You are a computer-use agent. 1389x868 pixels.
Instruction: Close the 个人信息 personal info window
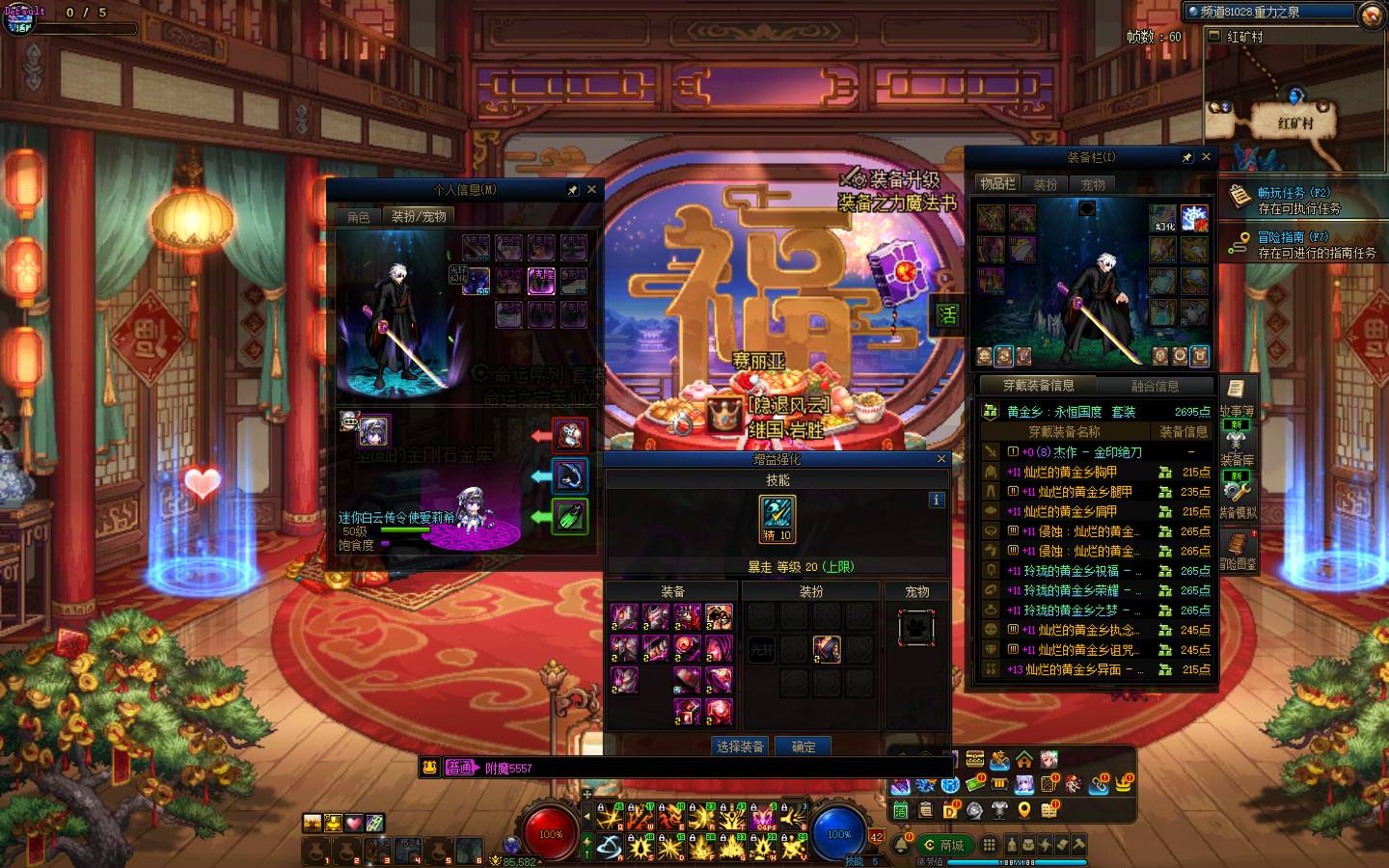tap(592, 190)
